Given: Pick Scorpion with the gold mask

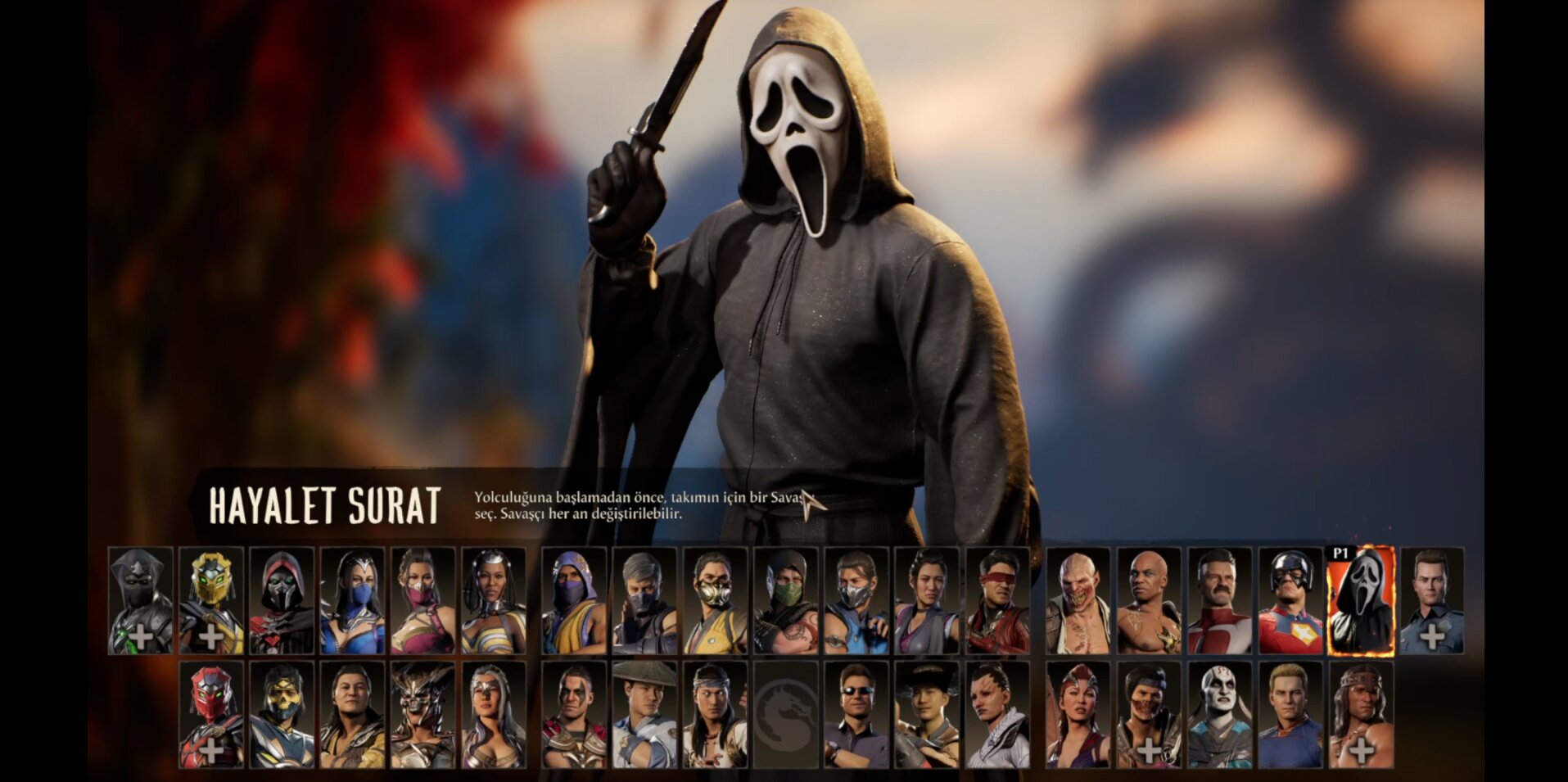Looking at the screenshot, I should 714,601.
